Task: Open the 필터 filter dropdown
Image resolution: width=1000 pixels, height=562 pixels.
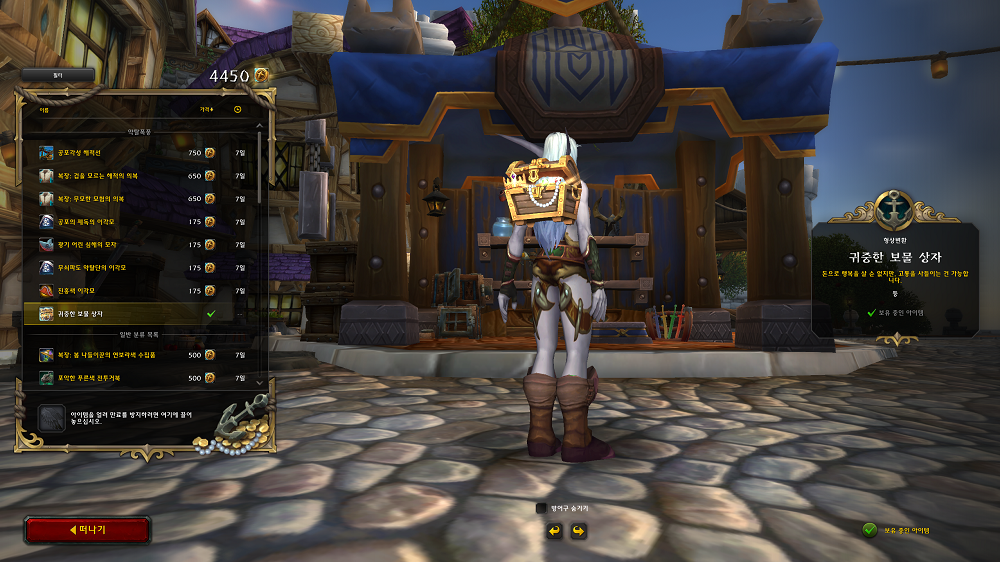Action: (57, 74)
